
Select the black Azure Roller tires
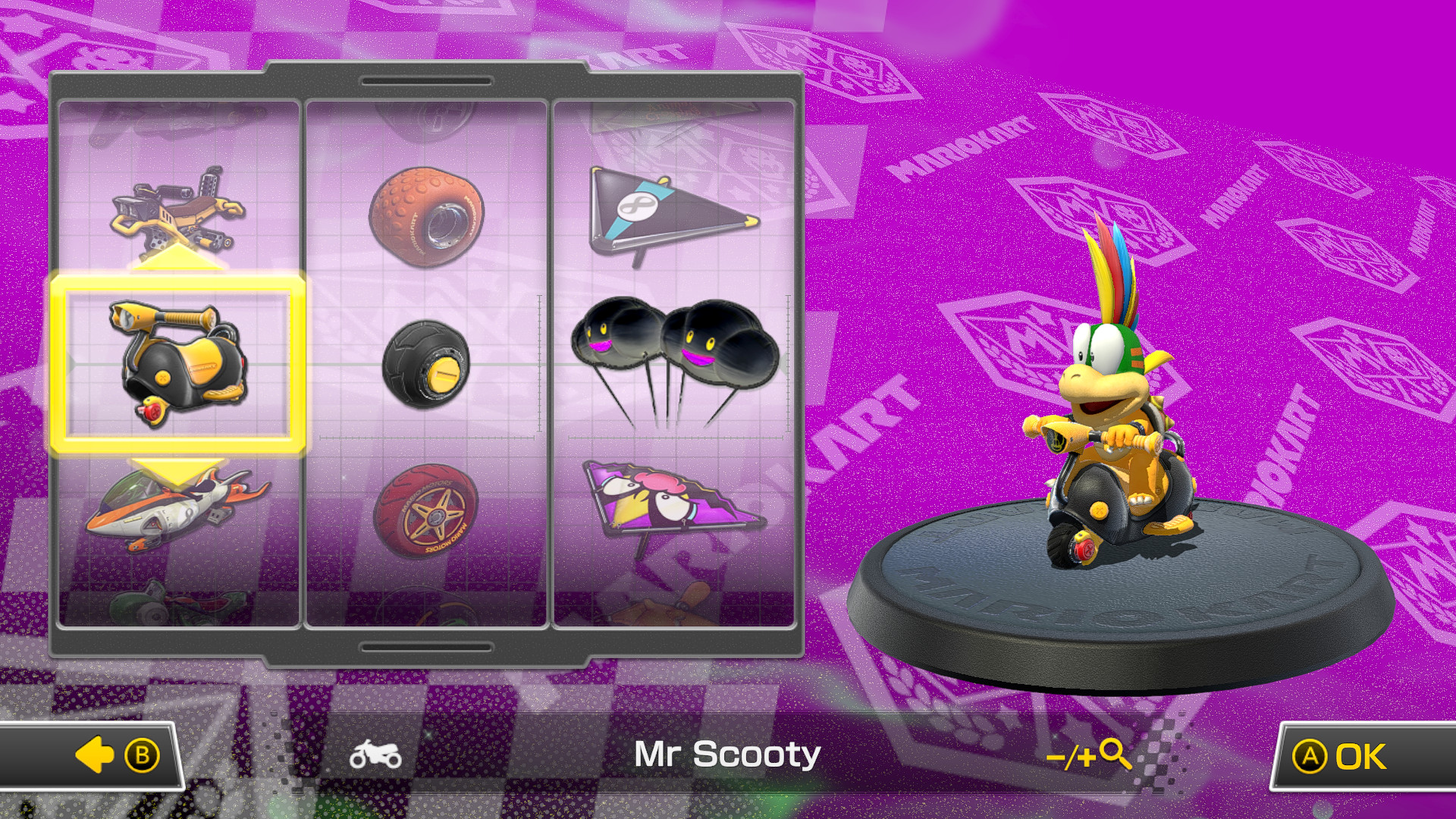(425, 364)
